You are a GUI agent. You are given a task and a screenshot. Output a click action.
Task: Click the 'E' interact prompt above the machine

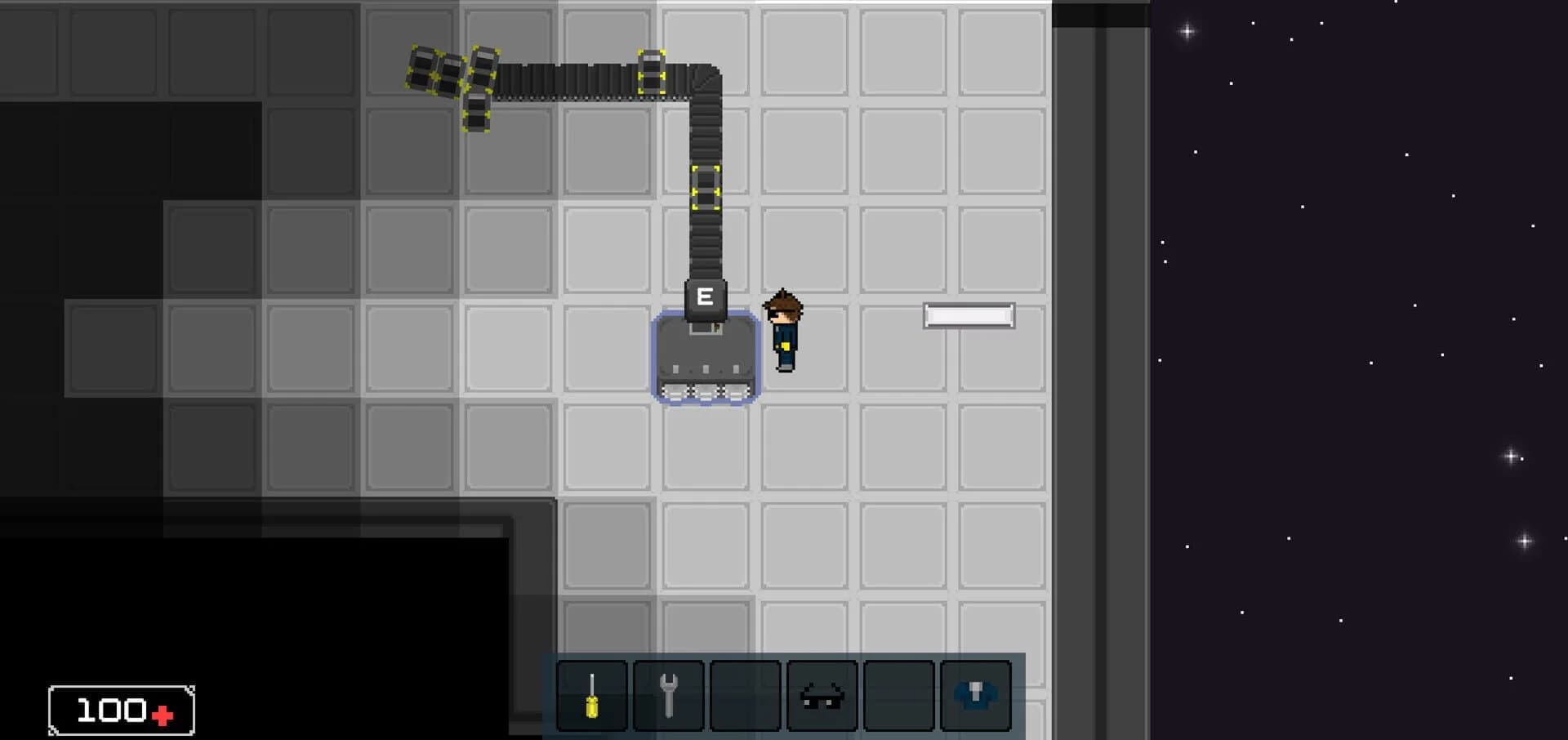[705, 297]
